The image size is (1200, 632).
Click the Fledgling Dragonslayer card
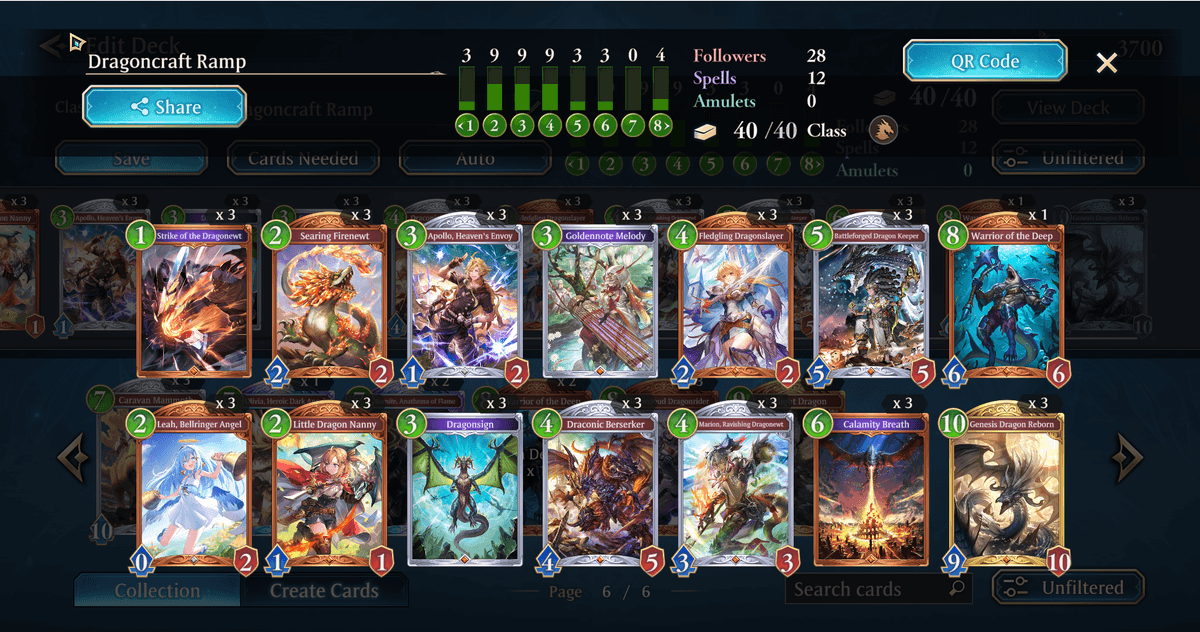[735, 300]
